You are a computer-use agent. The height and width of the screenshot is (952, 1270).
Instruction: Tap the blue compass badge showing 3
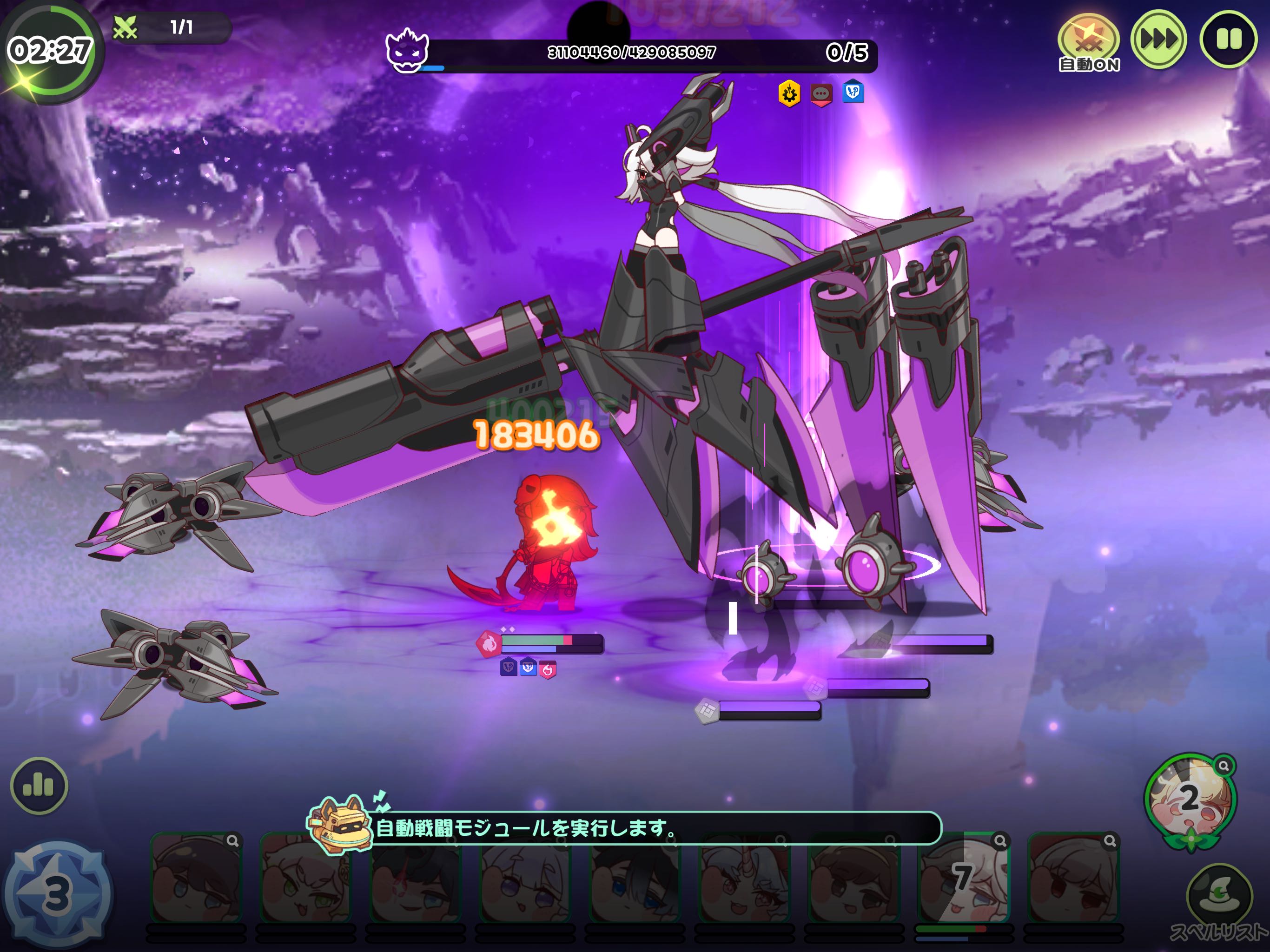click(x=57, y=893)
